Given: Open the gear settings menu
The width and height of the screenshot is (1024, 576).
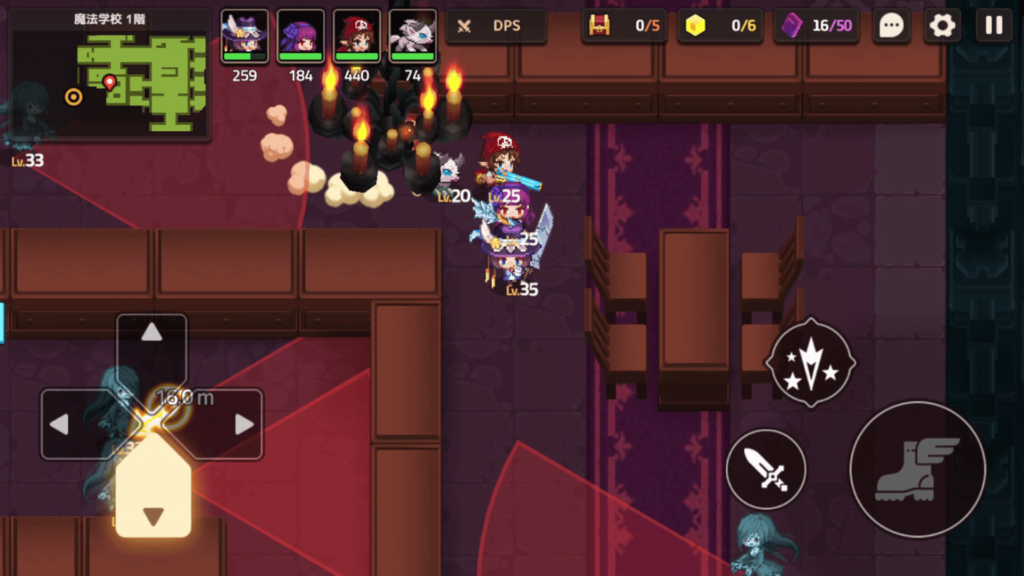Looking at the screenshot, I should [x=942, y=26].
